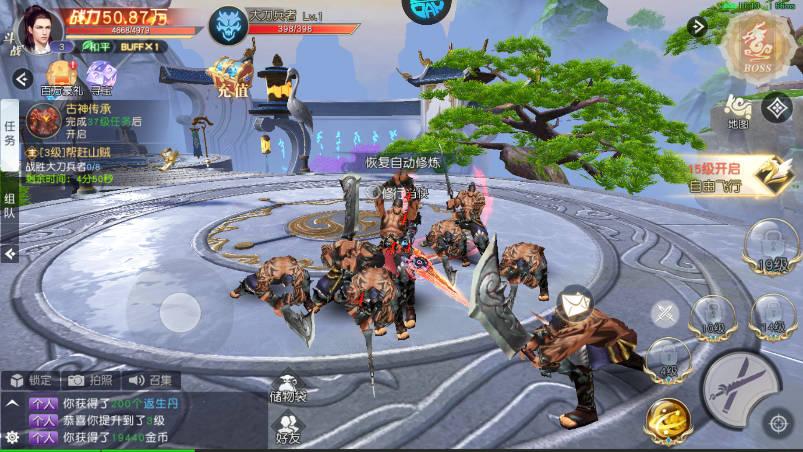Open the chat settings gear
This screenshot has width=803, height=452.
point(12,437)
